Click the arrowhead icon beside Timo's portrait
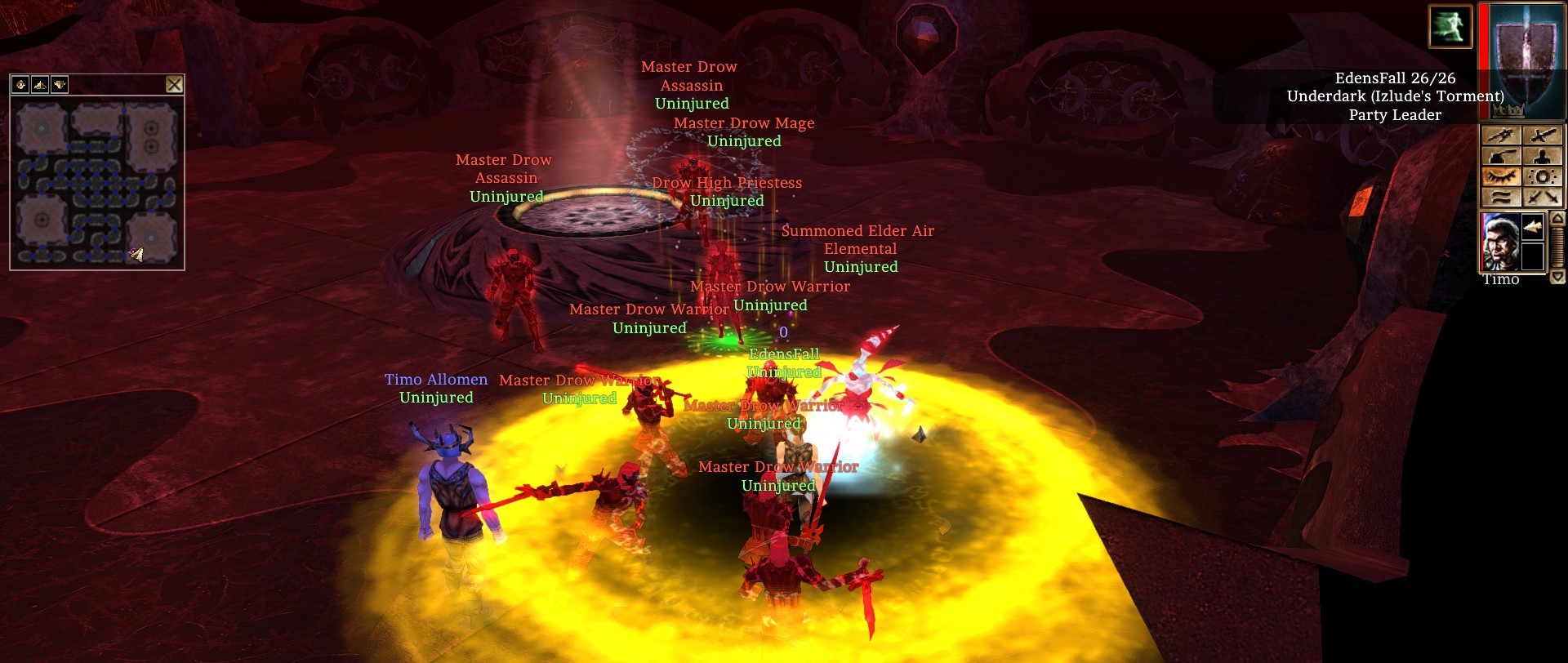 [x=1533, y=228]
